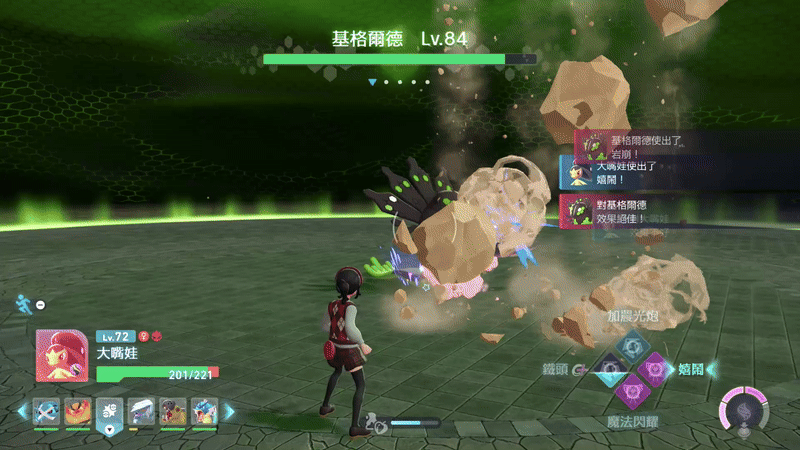Open the 大嘴娃 portrait
Viewport: 800px width, 450px height.
[63, 355]
